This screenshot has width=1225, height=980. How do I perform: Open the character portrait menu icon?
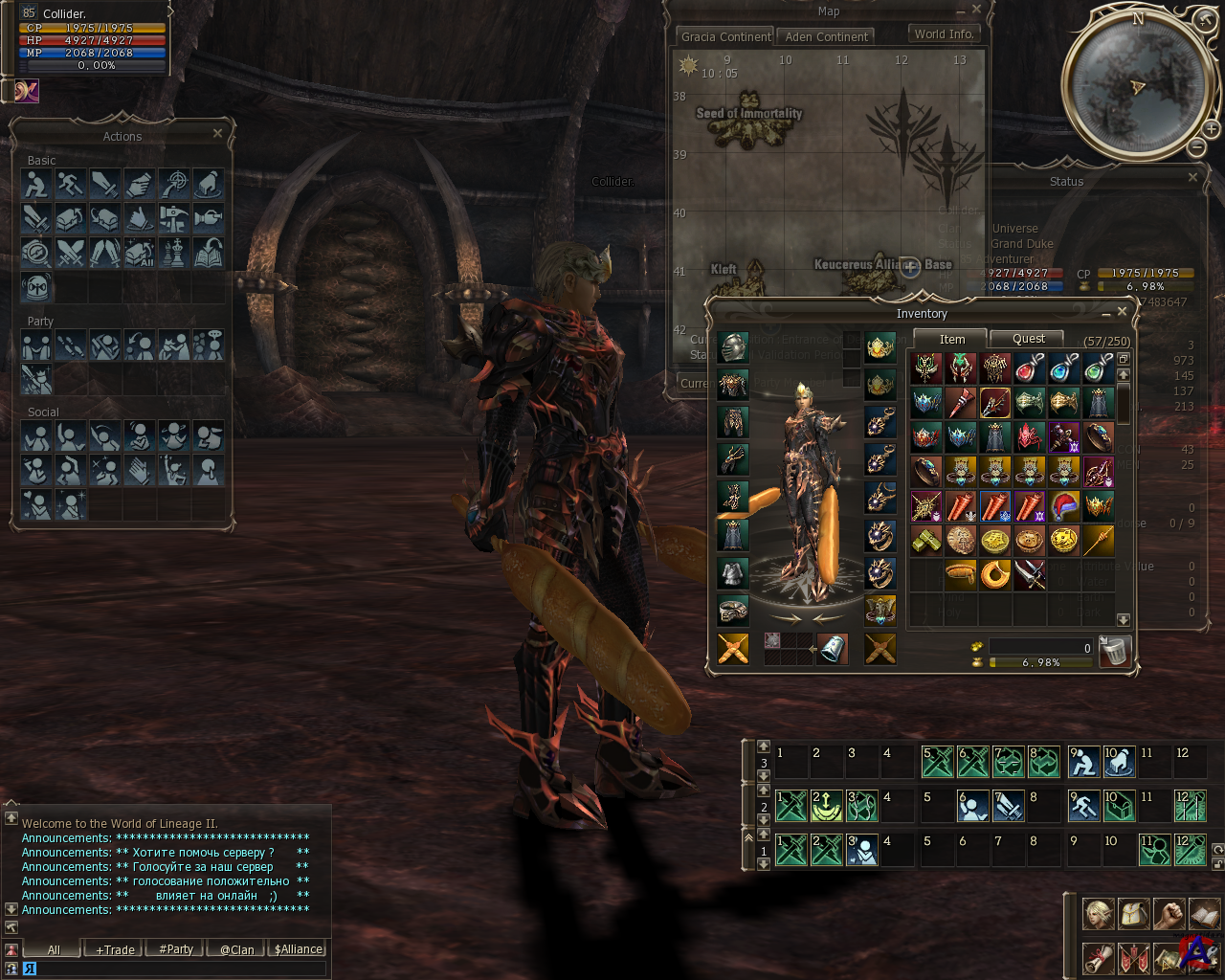[1098, 914]
